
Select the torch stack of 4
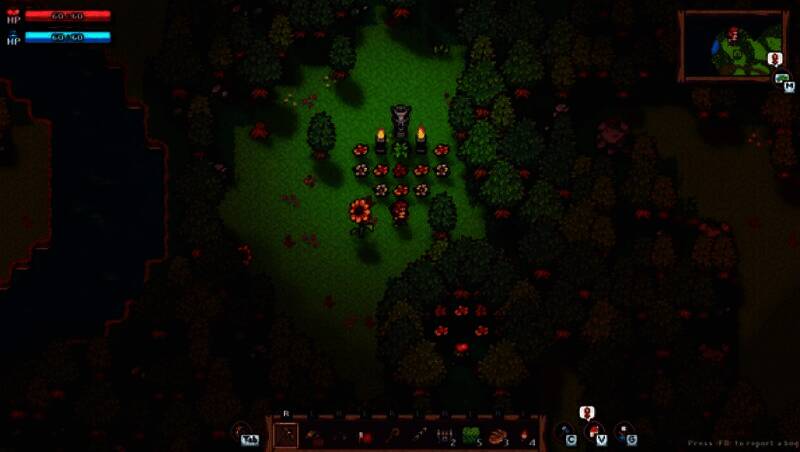(x=525, y=435)
